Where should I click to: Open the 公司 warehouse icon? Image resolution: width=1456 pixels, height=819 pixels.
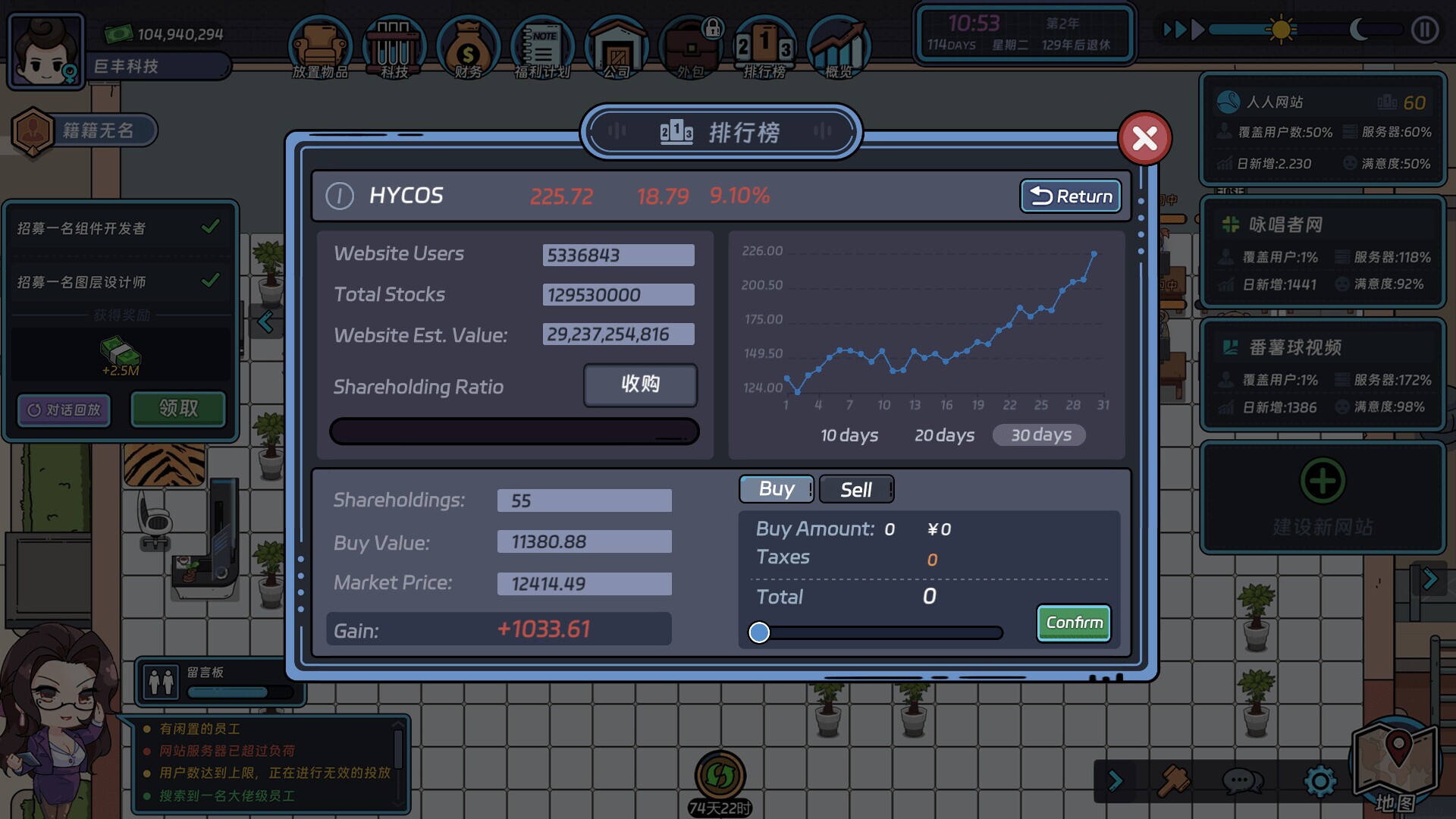click(616, 47)
